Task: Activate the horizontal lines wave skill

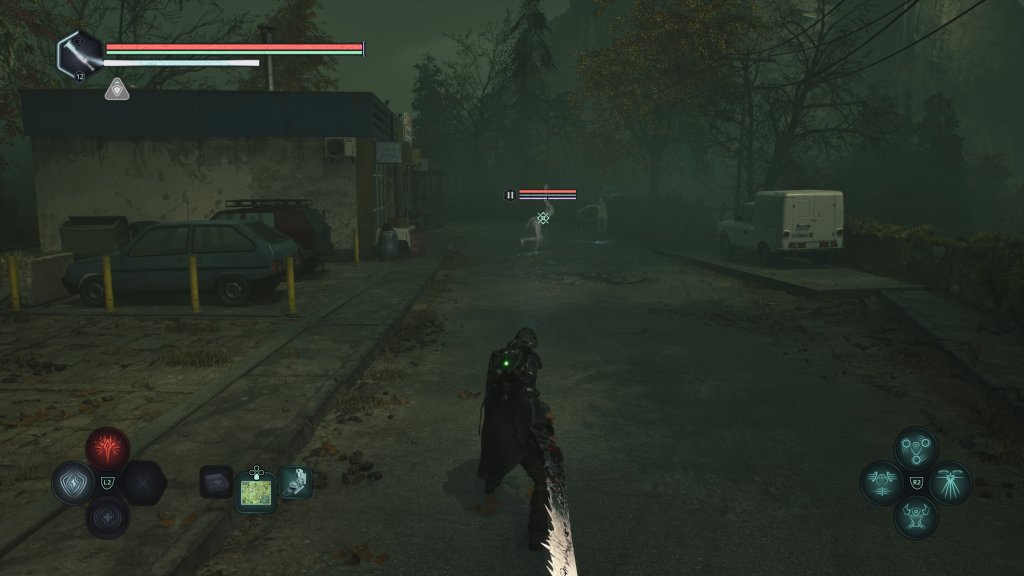Action: 881,483
